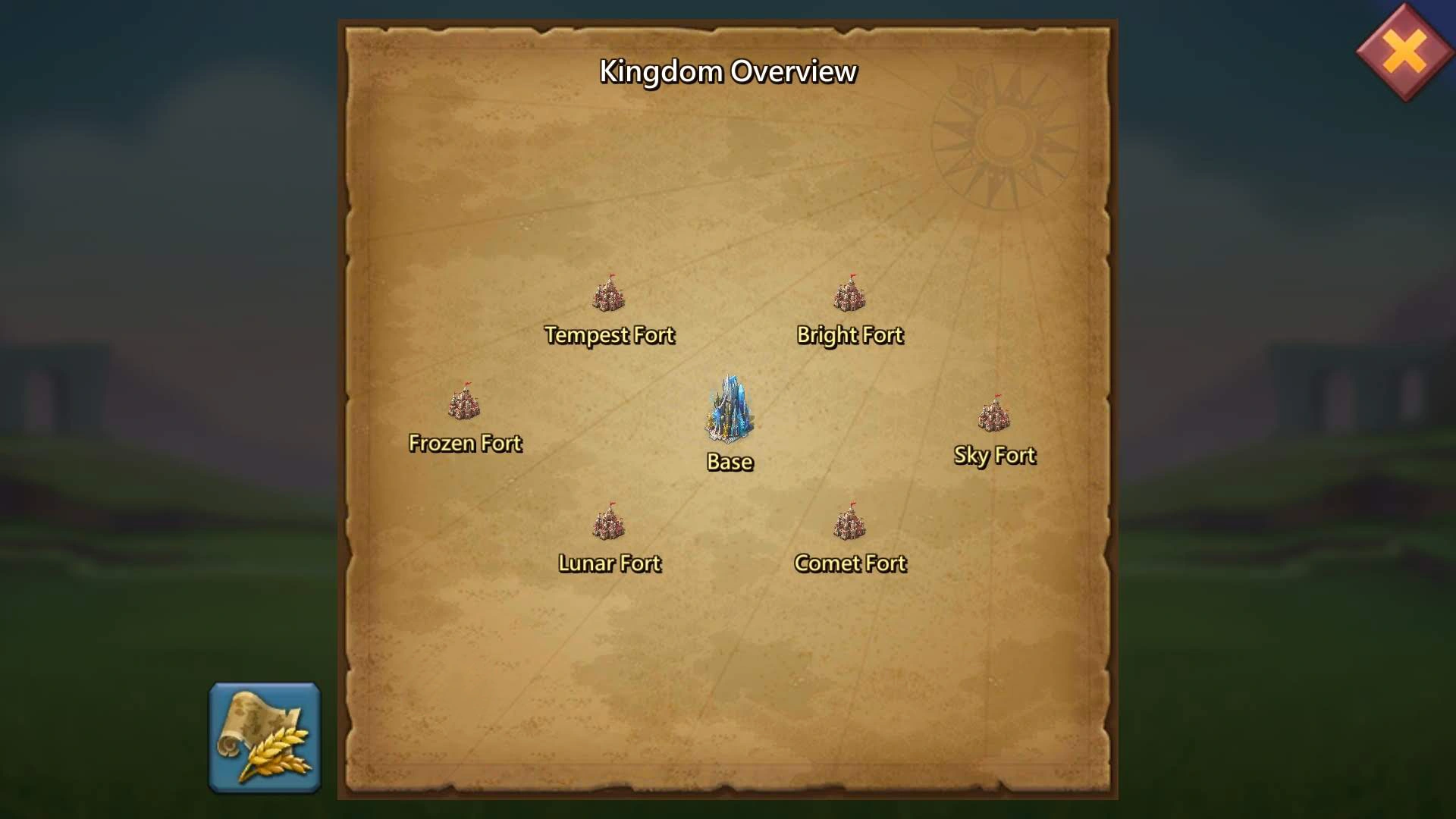Click the Lunar Fort name label
The width and height of the screenshot is (1456, 819).
[610, 563]
